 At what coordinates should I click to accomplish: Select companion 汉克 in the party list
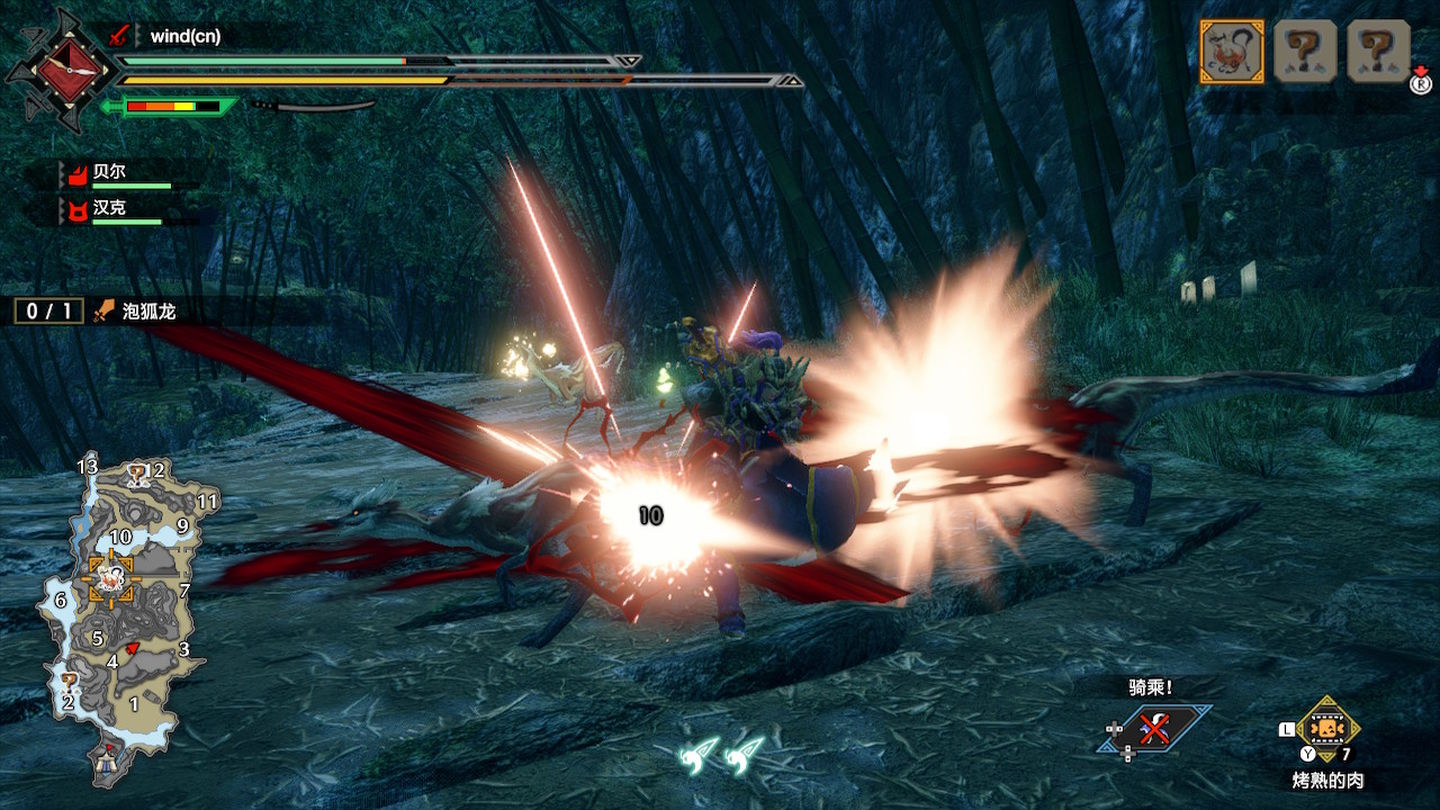coord(110,210)
